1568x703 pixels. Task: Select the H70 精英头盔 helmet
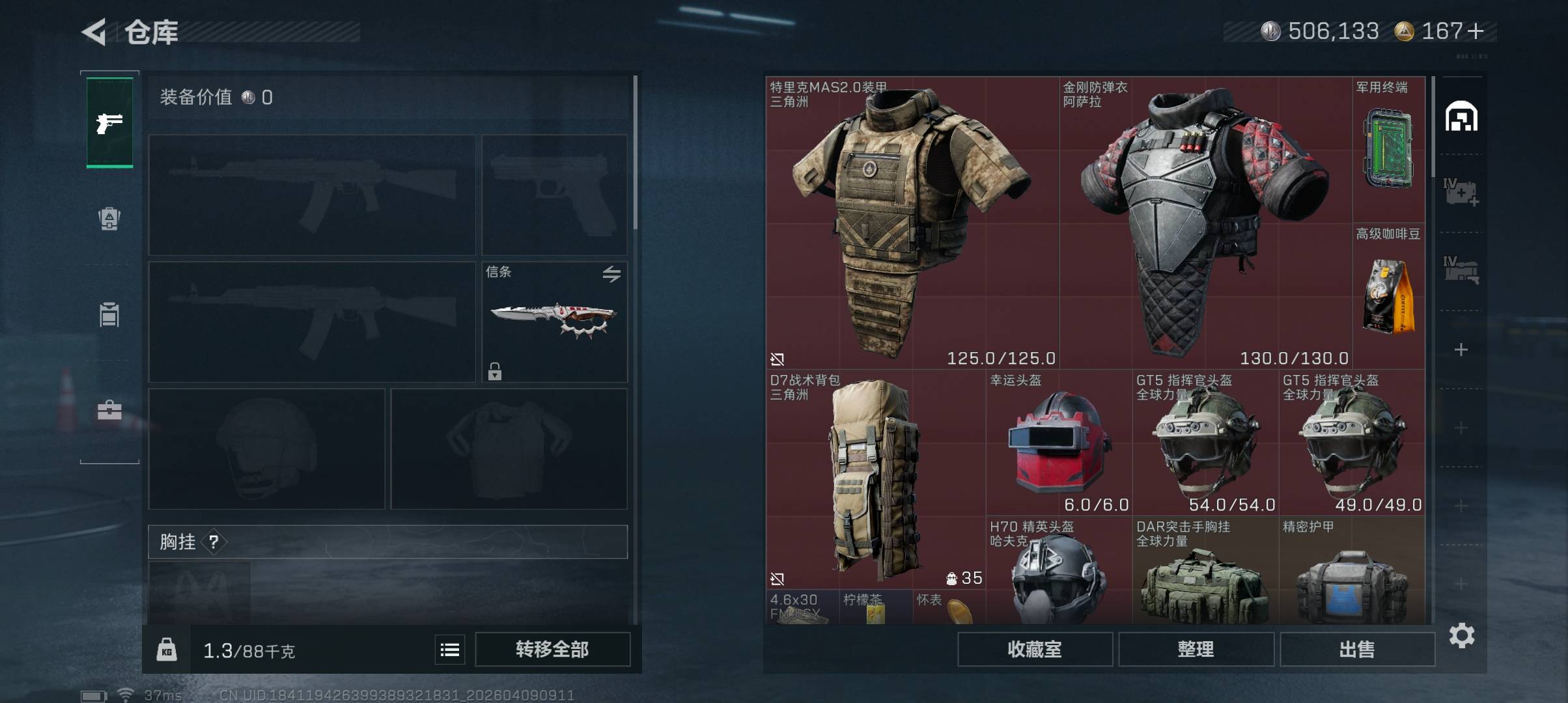coord(1059,573)
